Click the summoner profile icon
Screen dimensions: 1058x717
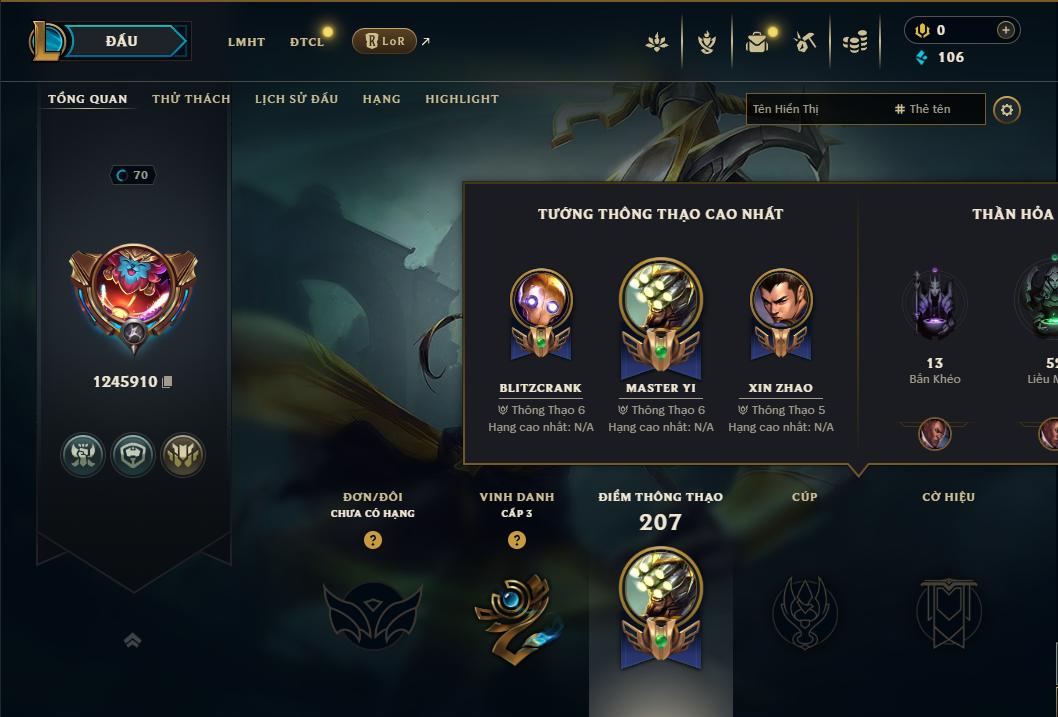coord(133,287)
